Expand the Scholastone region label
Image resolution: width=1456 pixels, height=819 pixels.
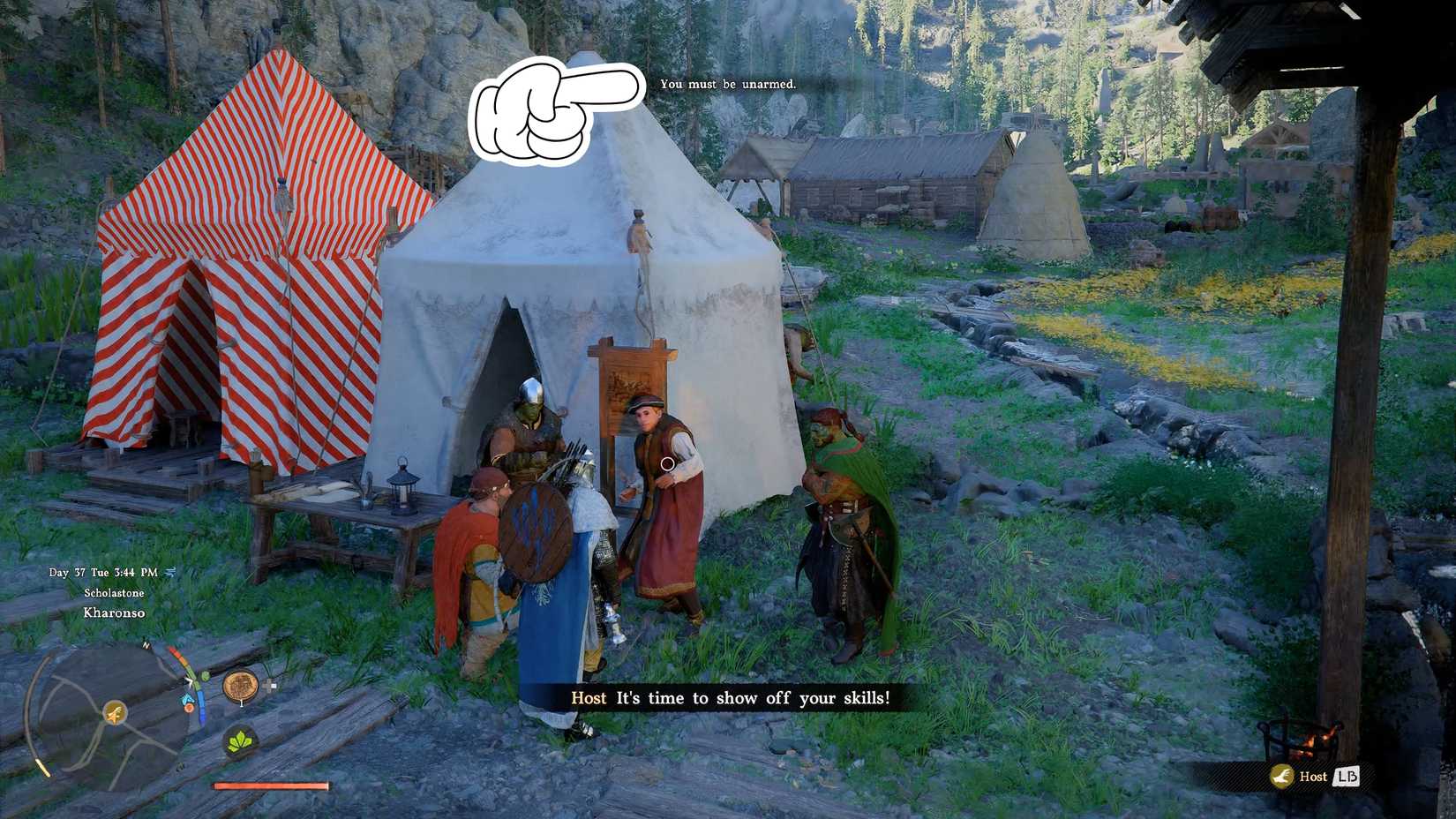tap(115, 593)
